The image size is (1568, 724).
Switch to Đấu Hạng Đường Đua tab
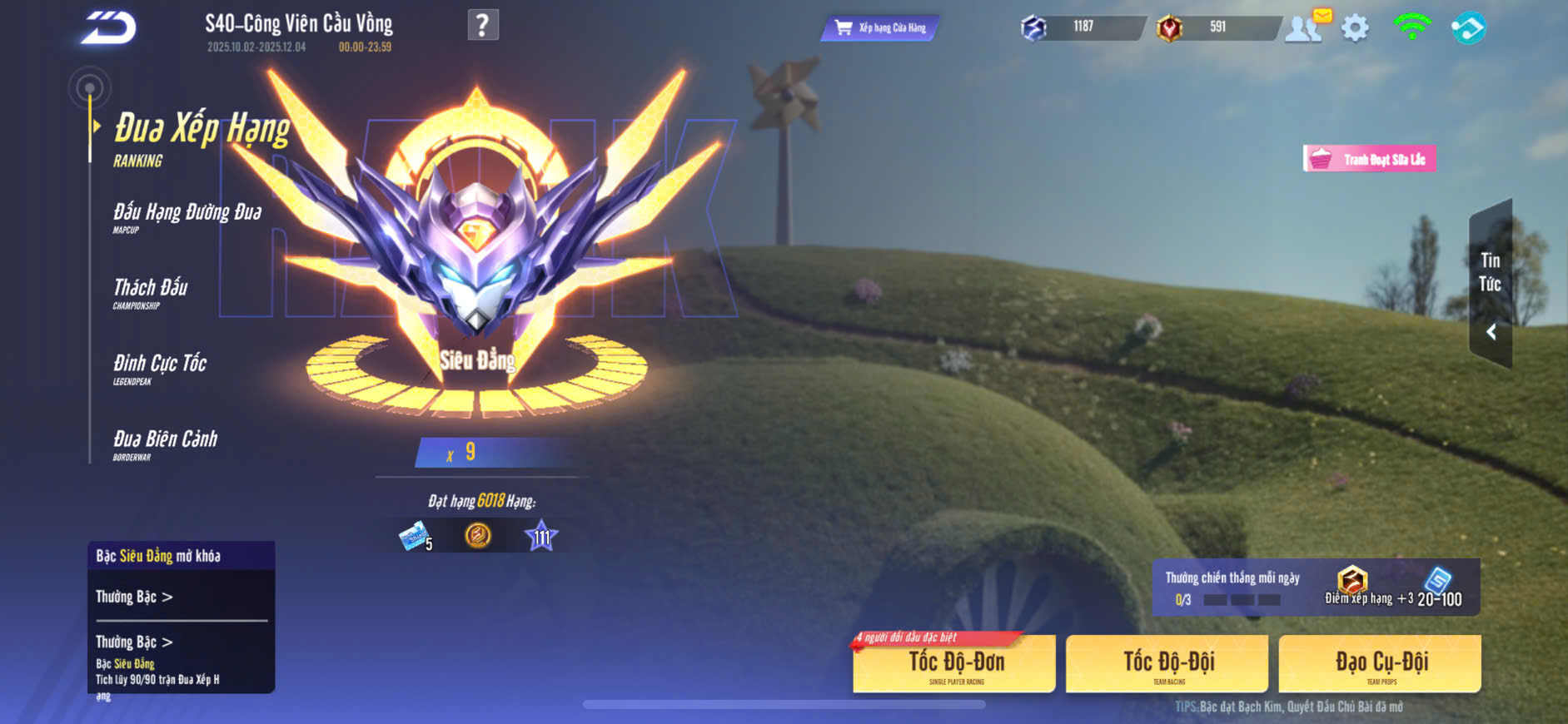tap(187, 216)
